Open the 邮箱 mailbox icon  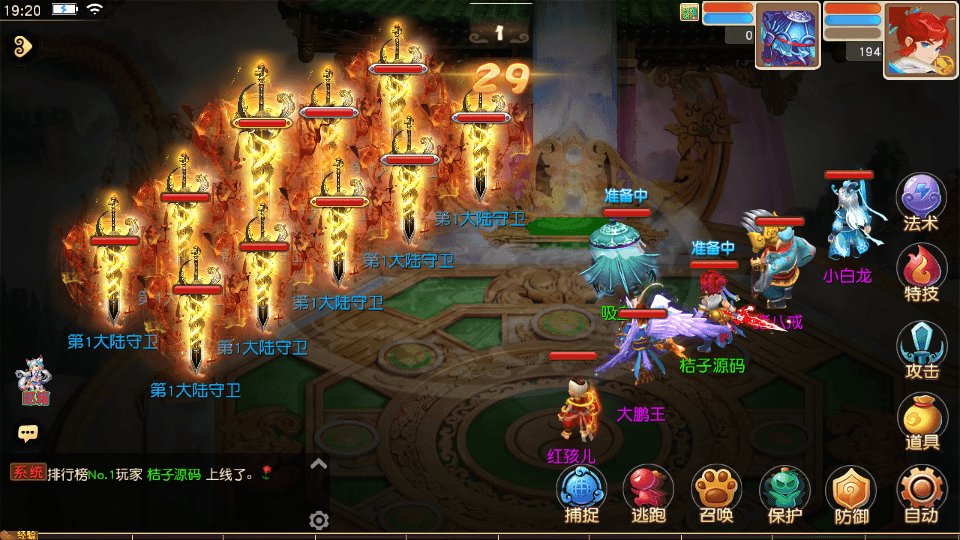(x=33, y=384)
